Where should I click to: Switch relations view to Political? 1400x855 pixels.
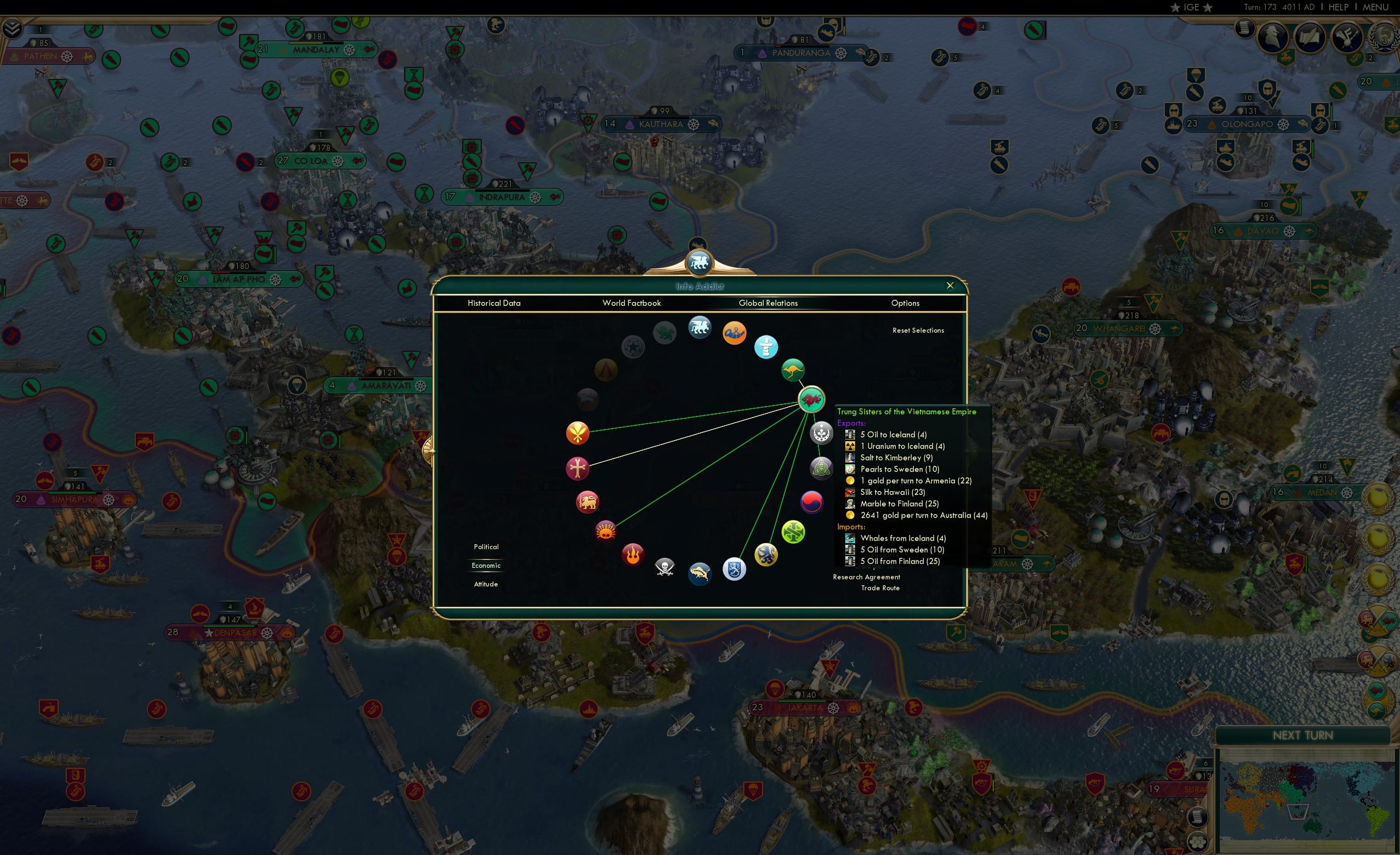point(486,546)
